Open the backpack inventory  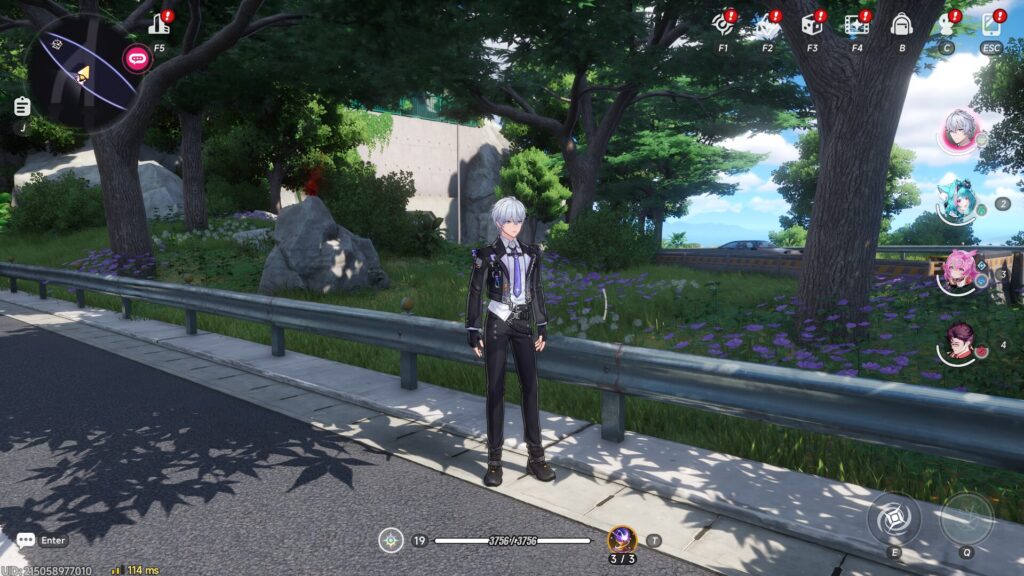point(901,25)
